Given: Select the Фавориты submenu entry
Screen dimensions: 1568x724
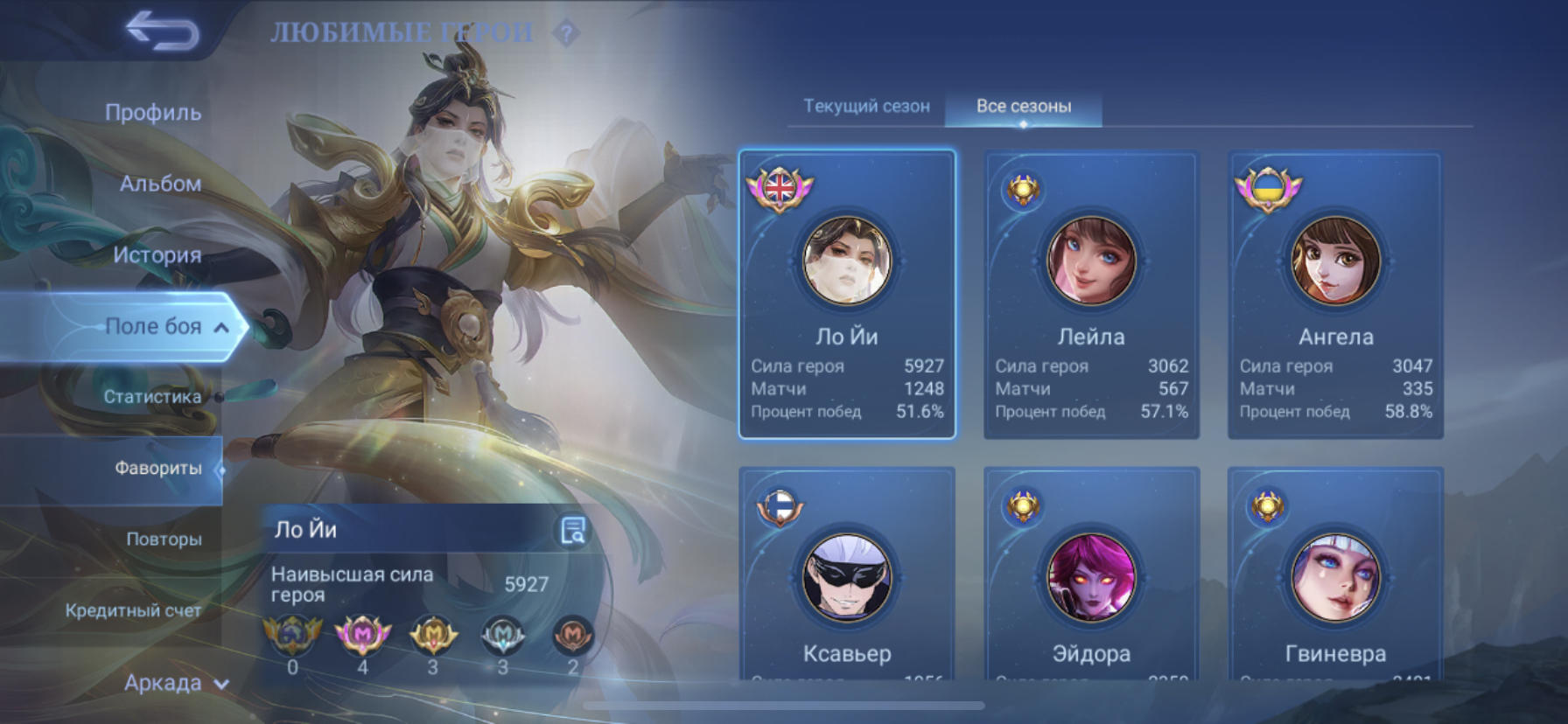Looking at the screenshot, I should click(157, 469).
